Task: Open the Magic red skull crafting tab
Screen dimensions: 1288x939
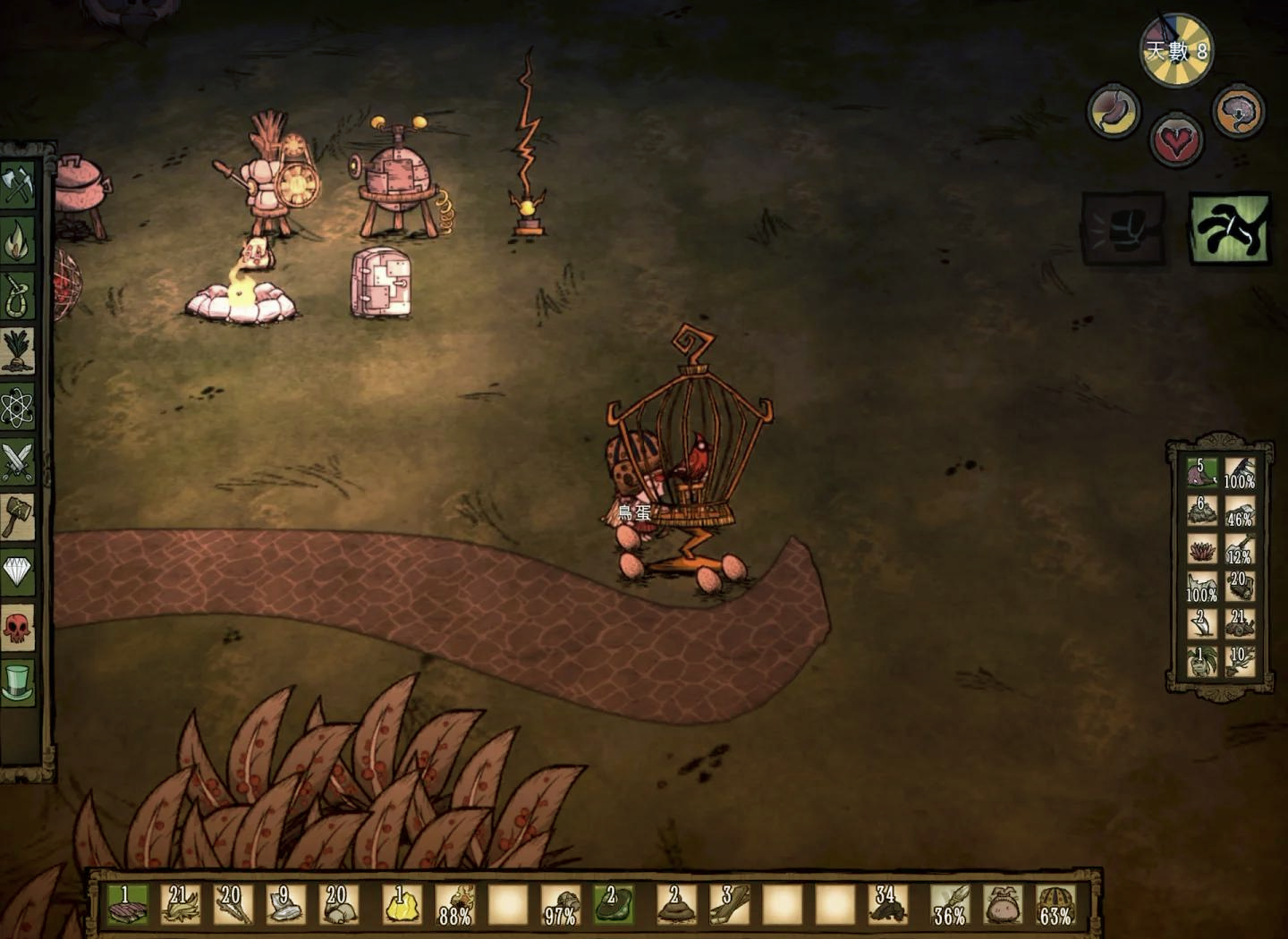Action: 18,627
